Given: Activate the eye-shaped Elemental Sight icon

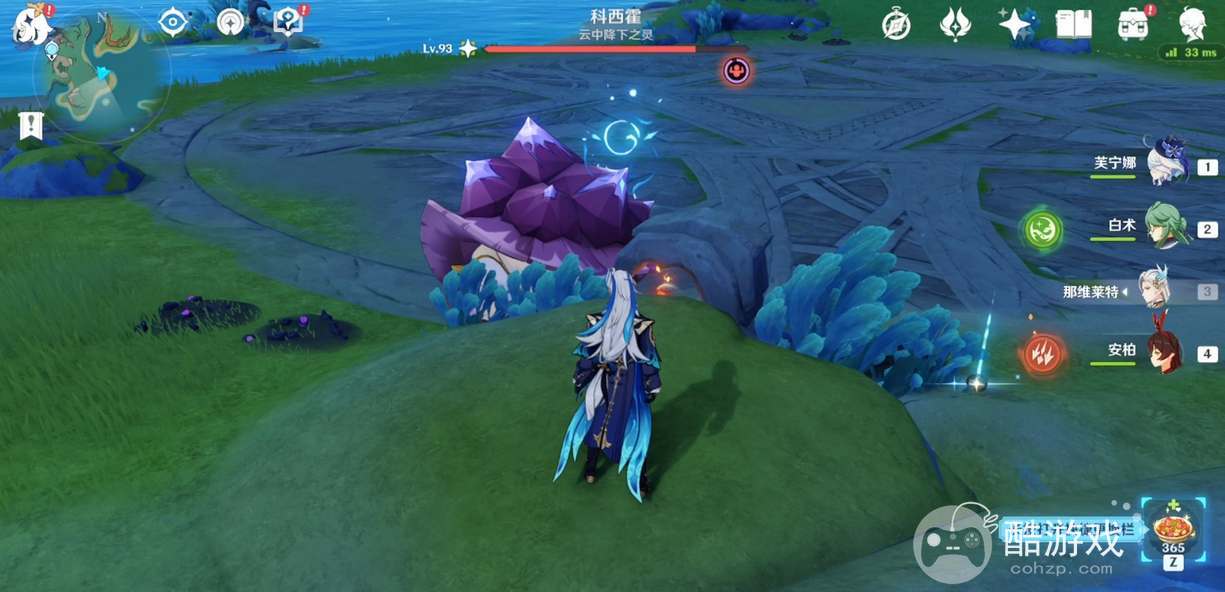Looking at the screenshot, I should tap(174, 22).
